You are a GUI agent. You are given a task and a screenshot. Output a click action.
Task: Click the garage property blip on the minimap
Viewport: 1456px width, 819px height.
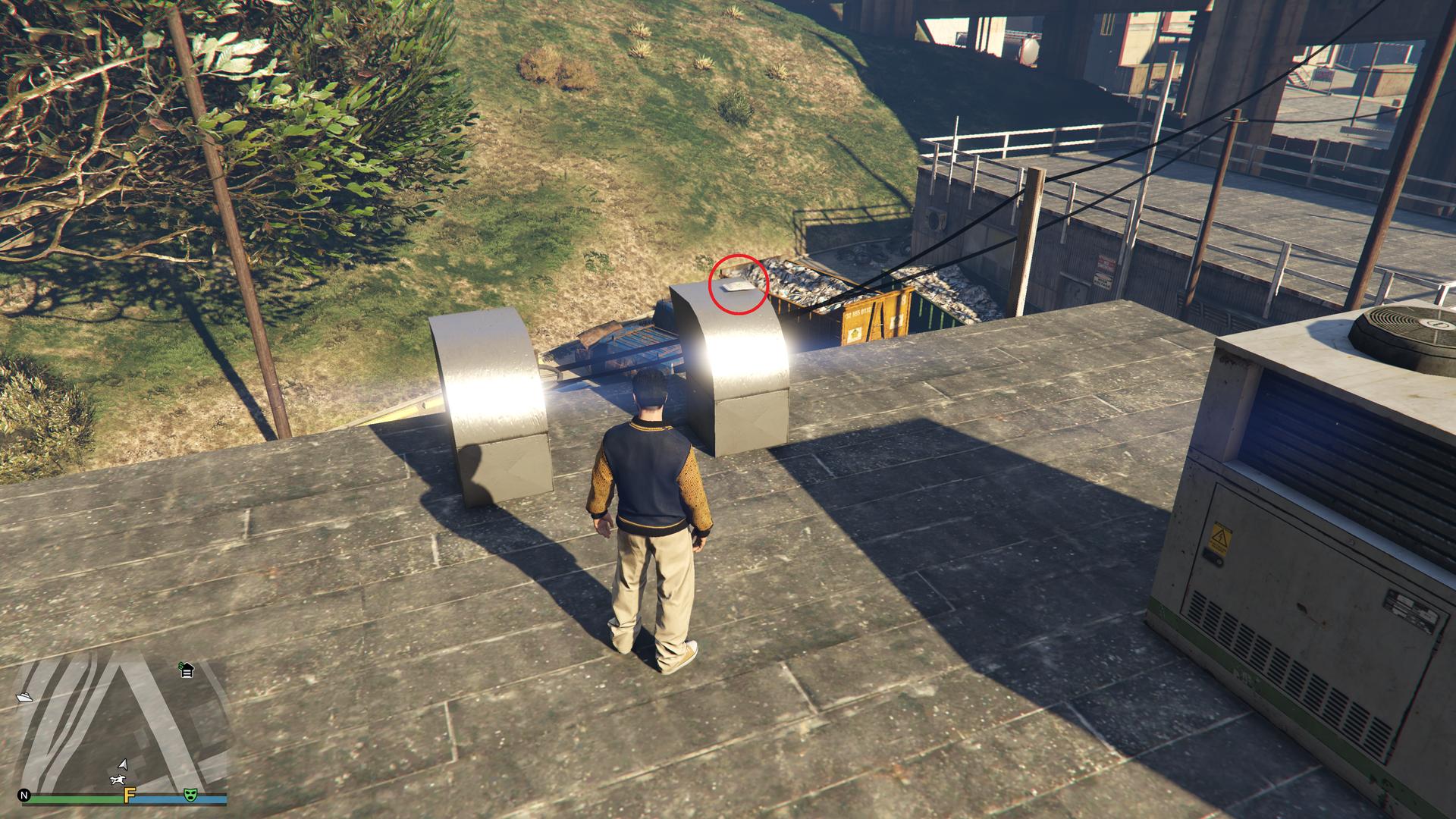pyautogui.click(x=187, y=670)
